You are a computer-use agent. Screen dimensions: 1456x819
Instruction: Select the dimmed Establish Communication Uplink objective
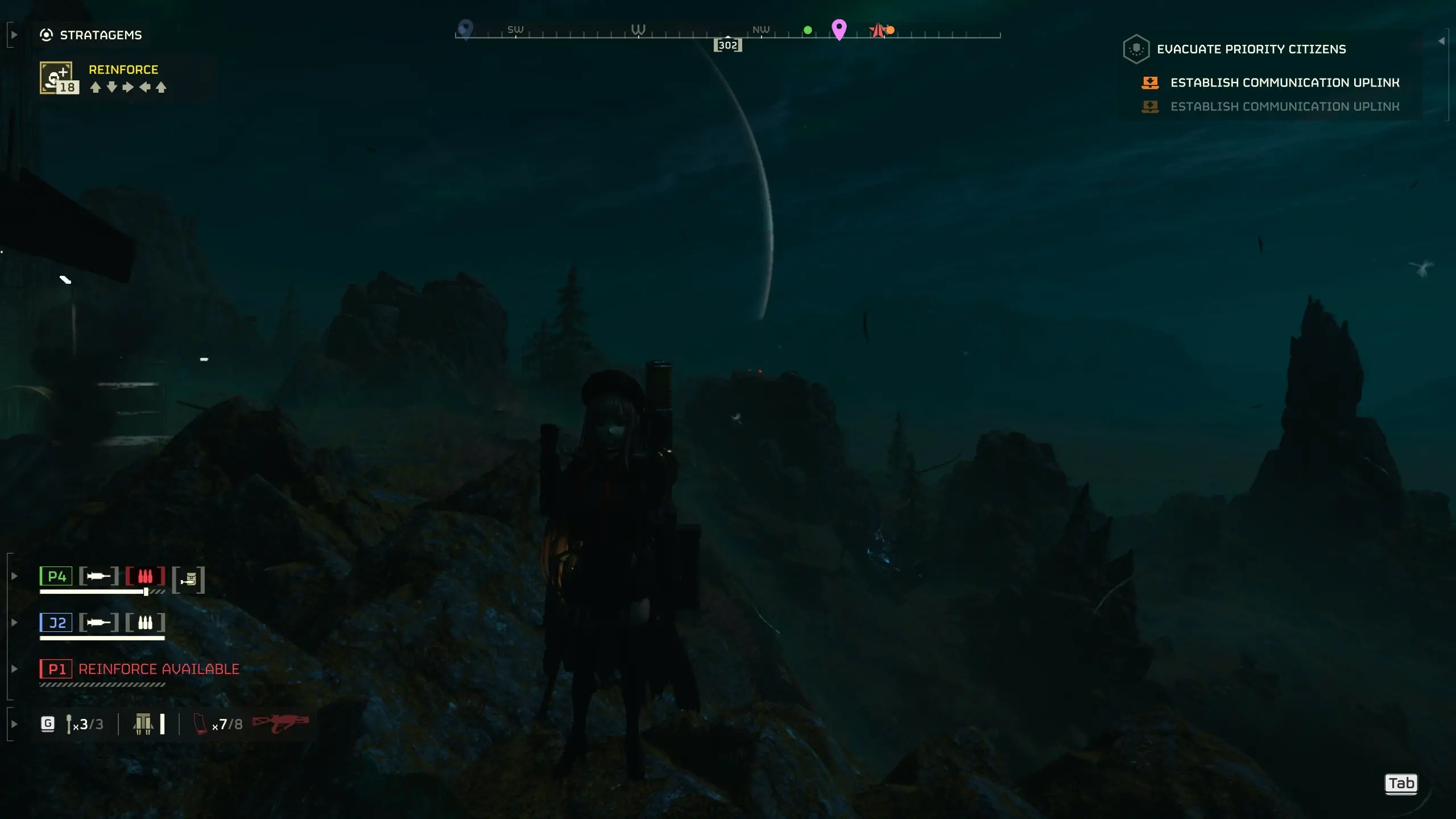click(1284, 107)
